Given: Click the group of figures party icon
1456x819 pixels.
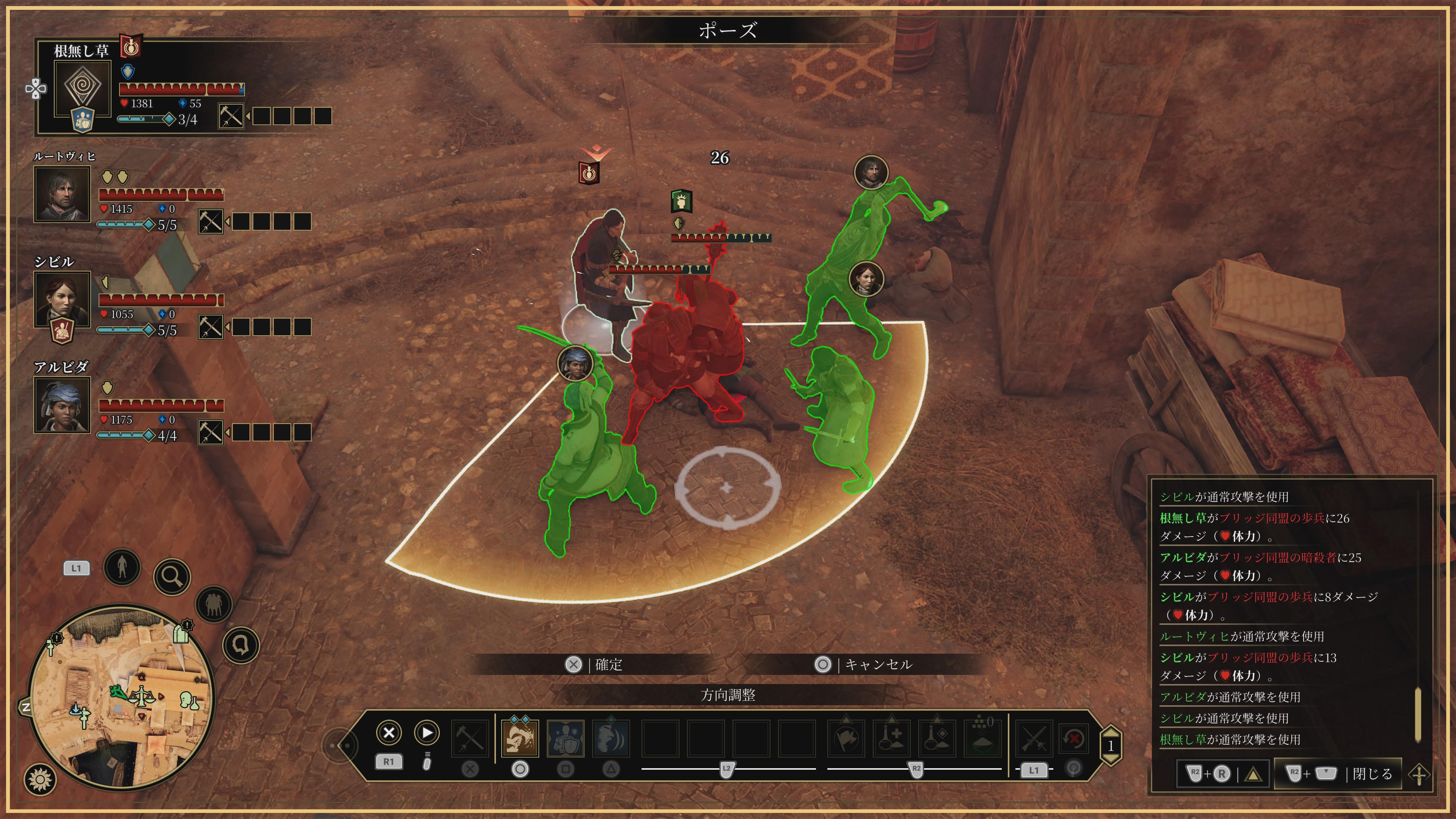Looking at the screenshot, I should coord(213,604).
